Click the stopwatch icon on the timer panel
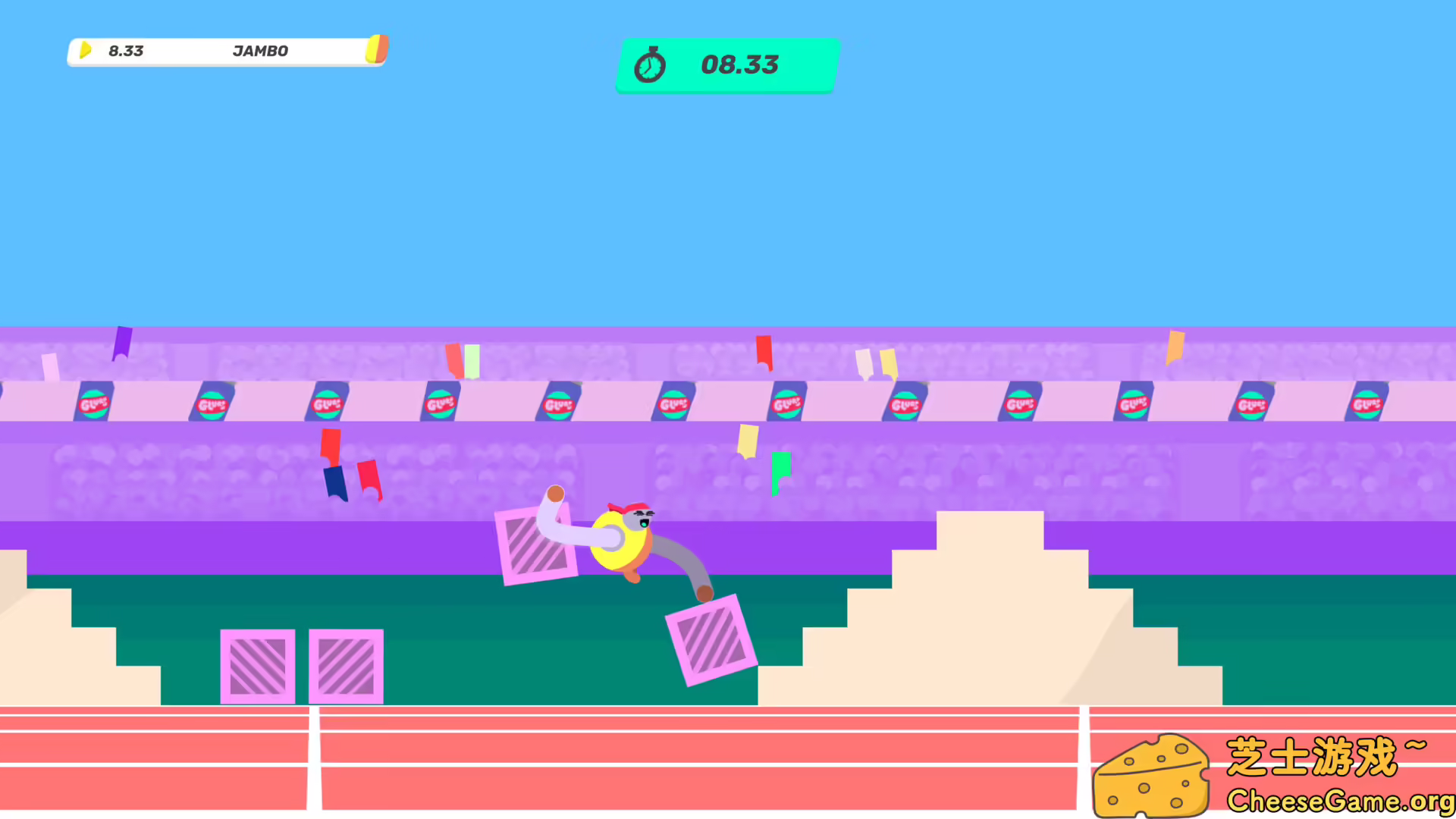Viewport: 1456px width, 819px height. click(651, 65)
